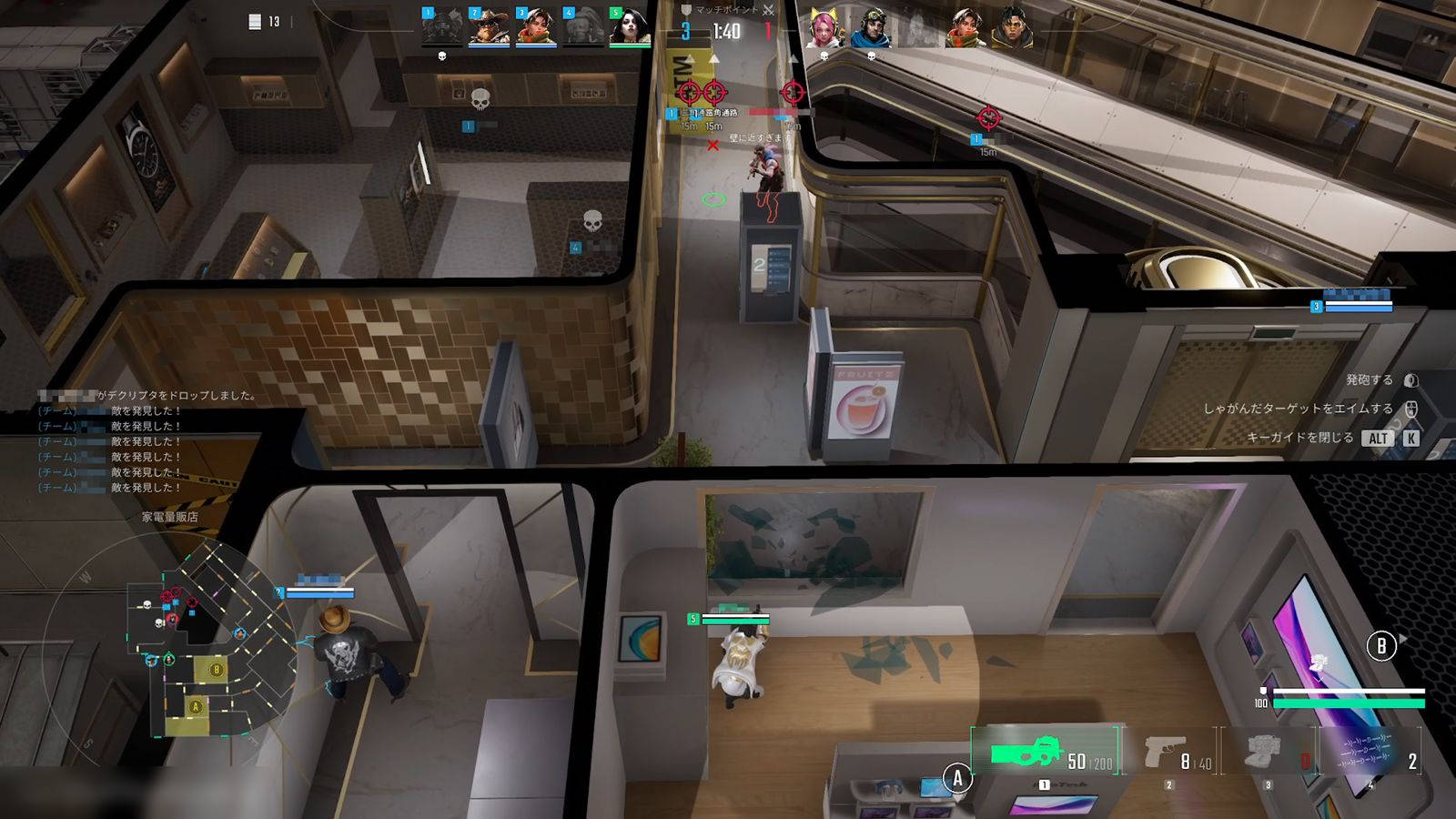Image resolution: width=1456 pixels, height=819 pixels.
Task: Select the green-numbered dark-haired woman portrait
Action: (x=630, y=27)
